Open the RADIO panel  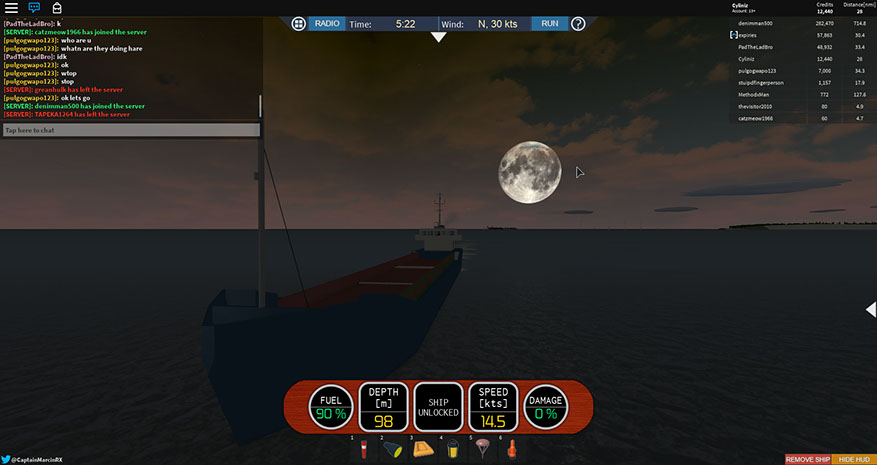click(x=327, y=23)
